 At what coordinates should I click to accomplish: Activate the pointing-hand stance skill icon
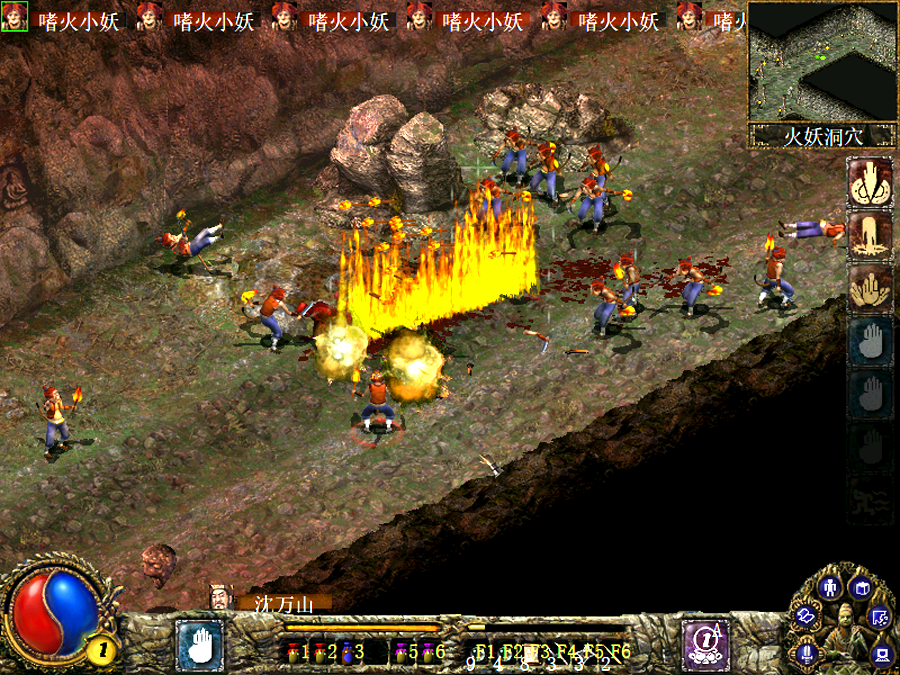(x=869, y=181)
